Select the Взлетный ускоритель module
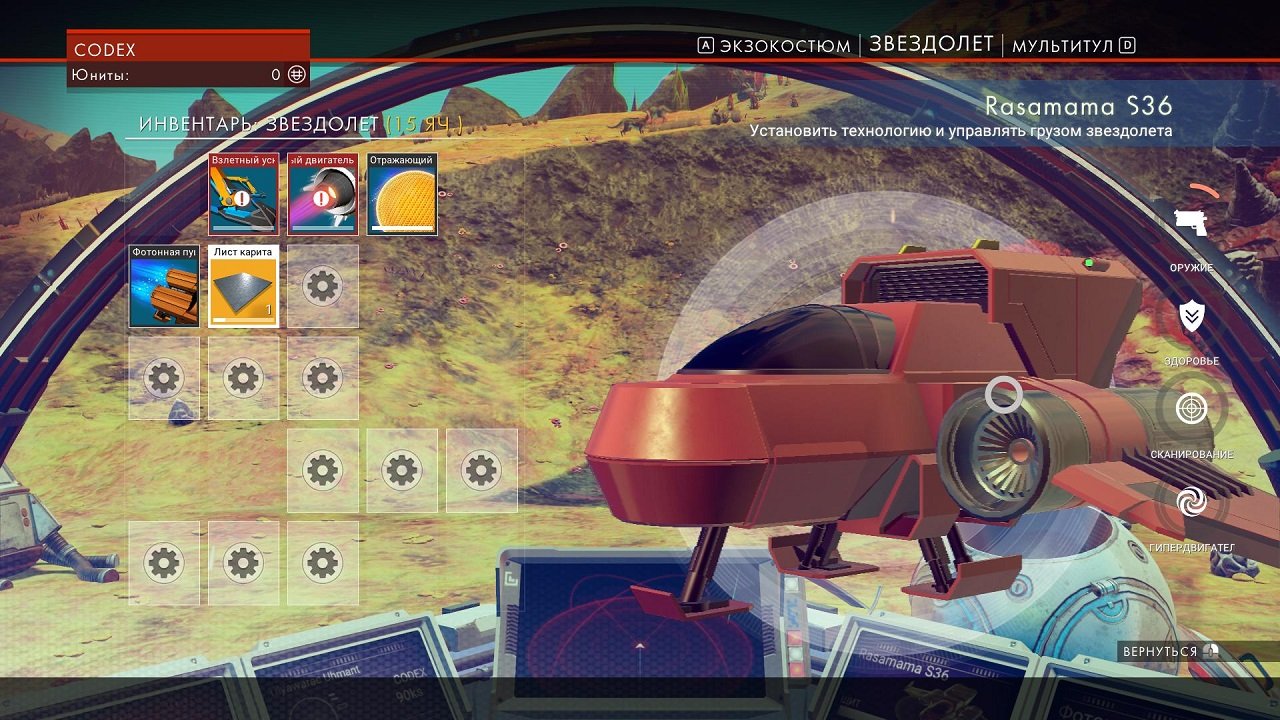 tap(243, 195)
